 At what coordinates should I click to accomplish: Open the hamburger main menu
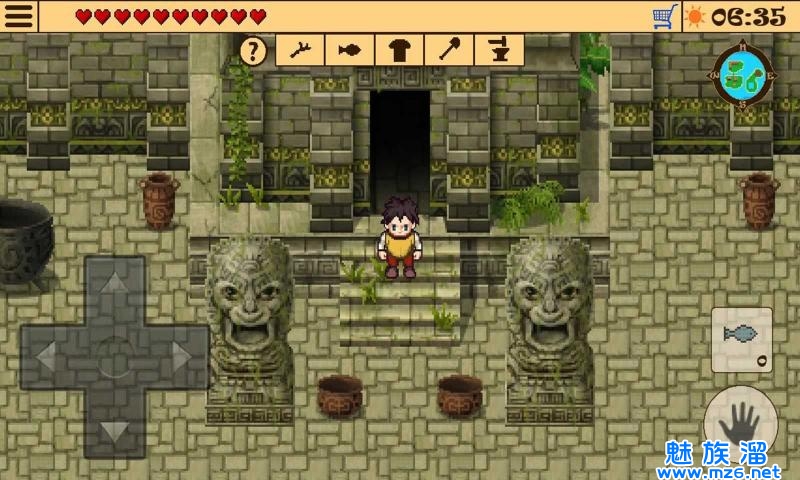(19, 16)
